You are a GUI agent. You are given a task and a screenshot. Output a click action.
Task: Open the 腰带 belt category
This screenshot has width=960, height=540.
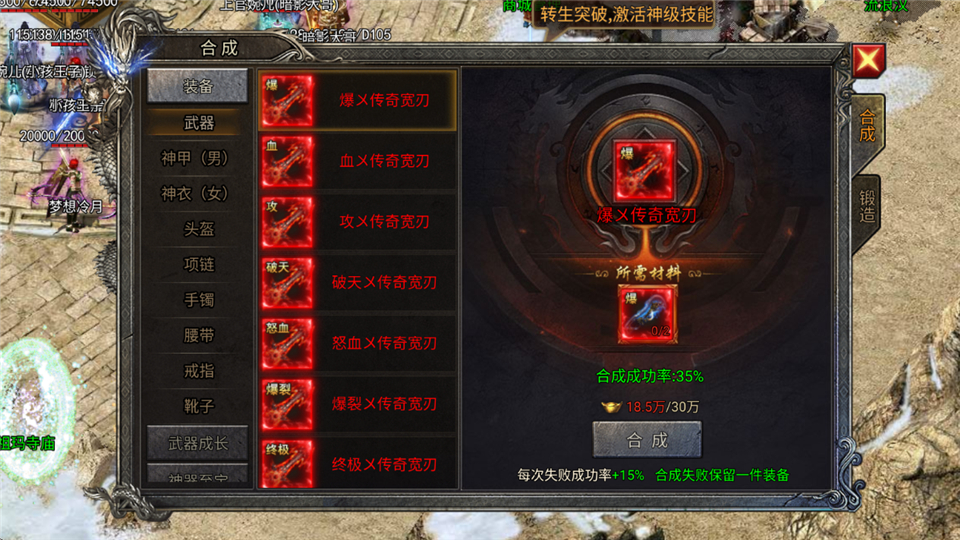tap(197, 335)
